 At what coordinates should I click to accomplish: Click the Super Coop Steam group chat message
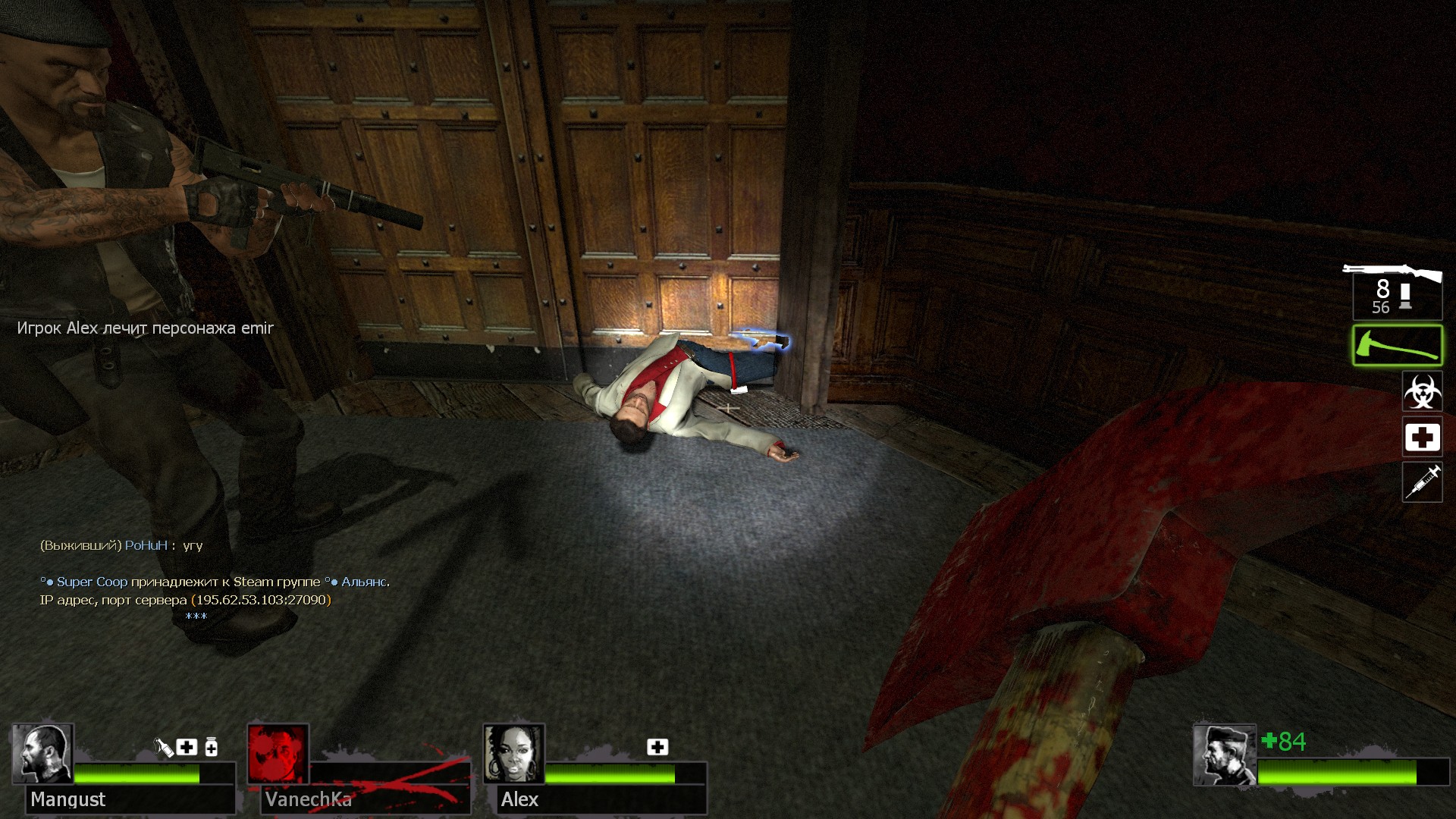pyautogui.click(x=215, y=582)
